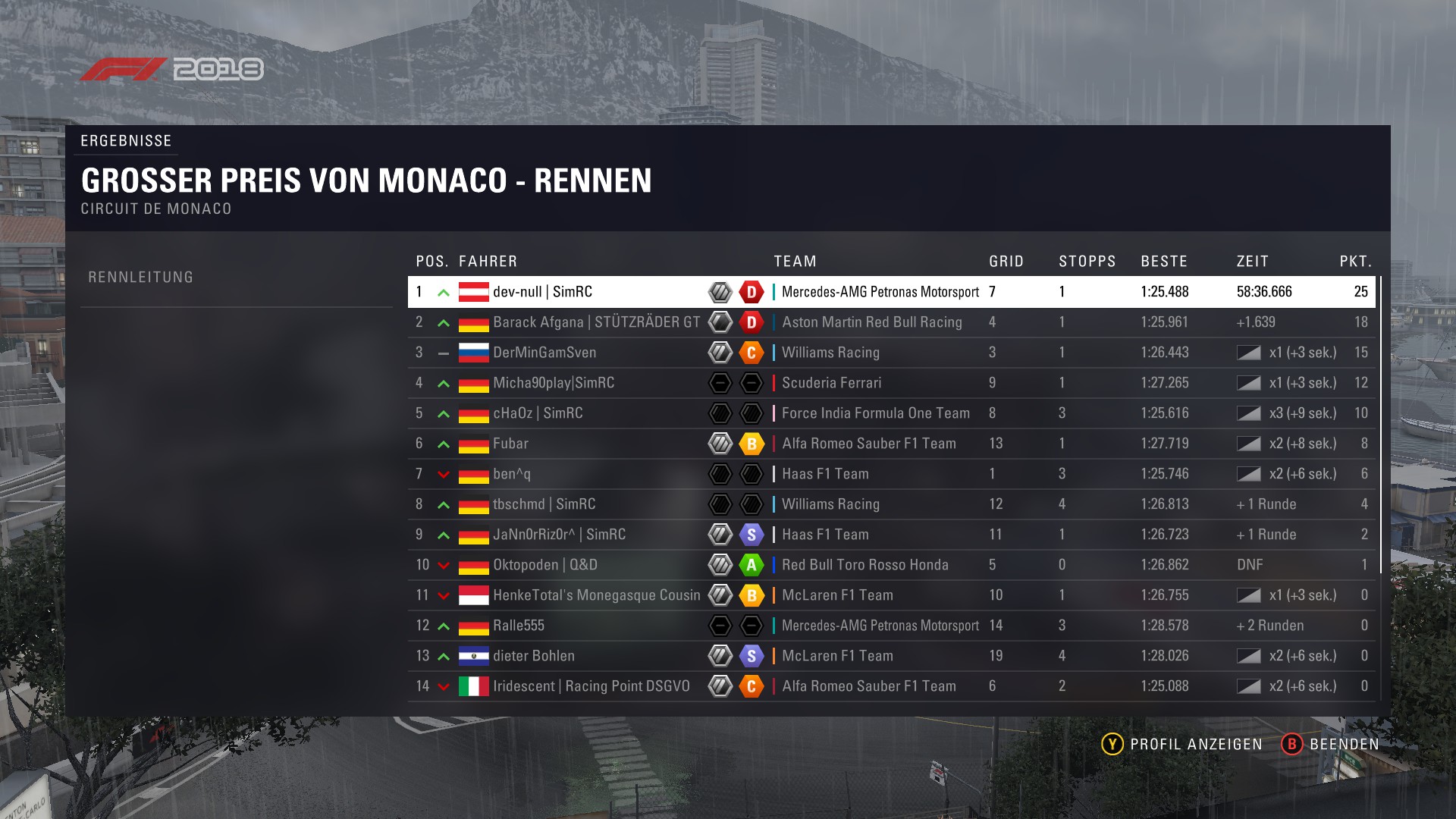This screenshot has width=1456, height=819.
Task: Show the selected driver's profile via Profil Anzeigen
Action: click(x=1182, y=744)
